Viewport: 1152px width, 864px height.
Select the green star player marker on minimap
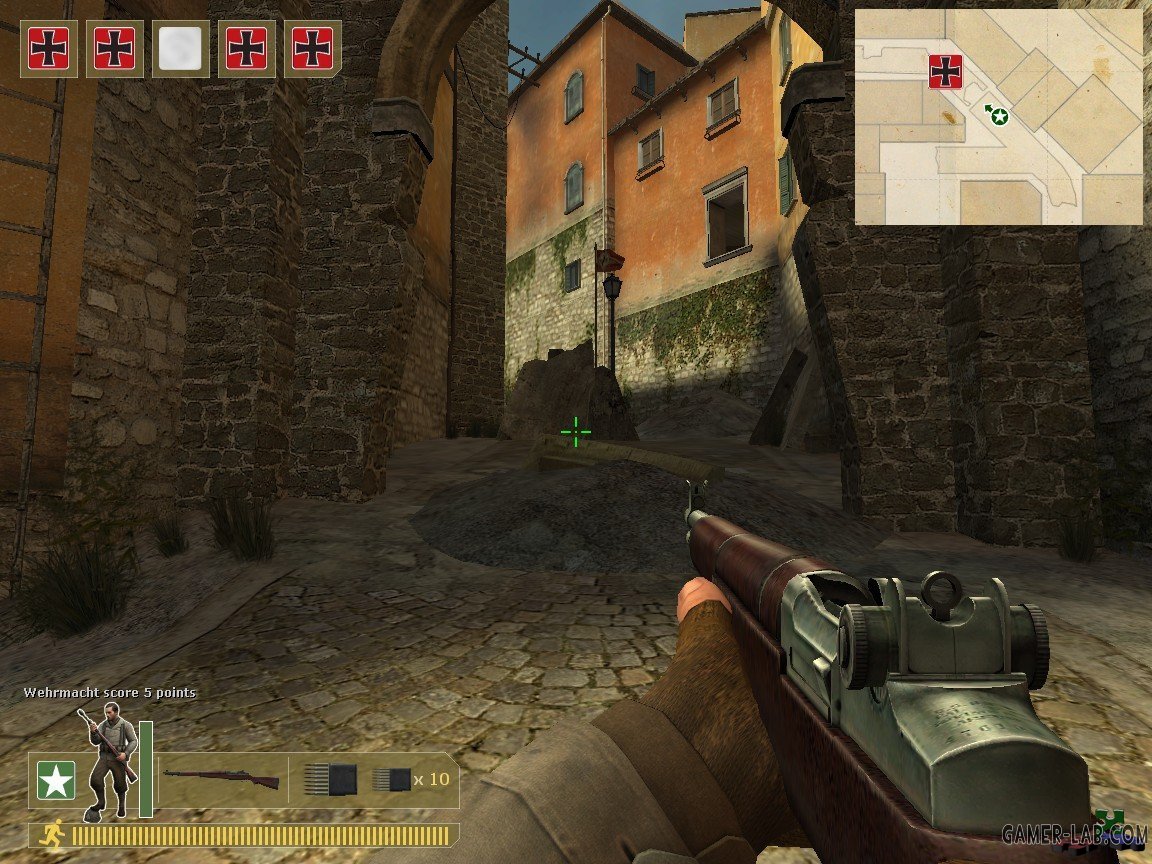click(x=999, y=117)
